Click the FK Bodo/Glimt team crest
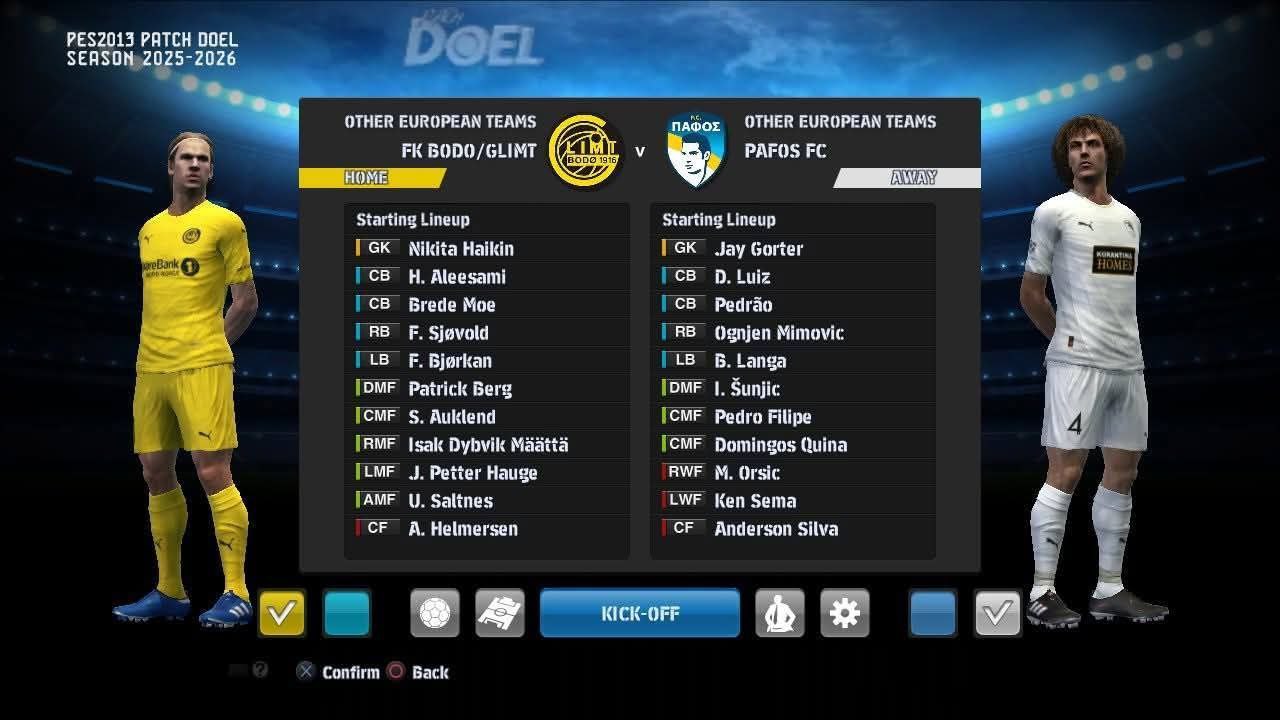The width and height of the screenshot is (1280, 720). click(586, 151)
